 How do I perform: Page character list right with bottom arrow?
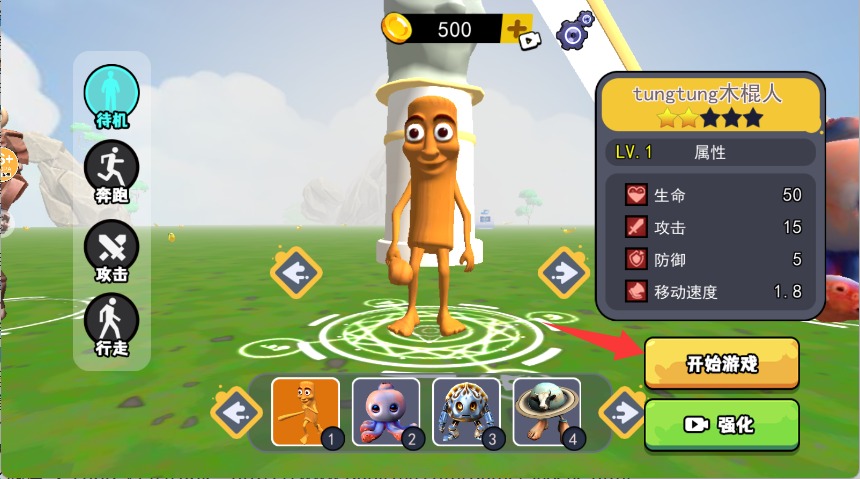point(623,412)
